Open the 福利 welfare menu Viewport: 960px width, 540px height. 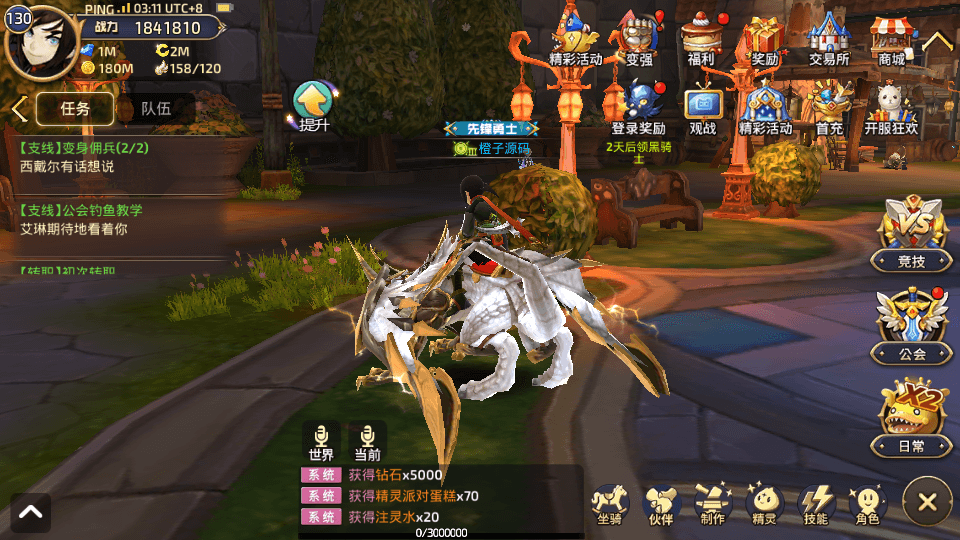pyautogui.click(x=701, y=38)
